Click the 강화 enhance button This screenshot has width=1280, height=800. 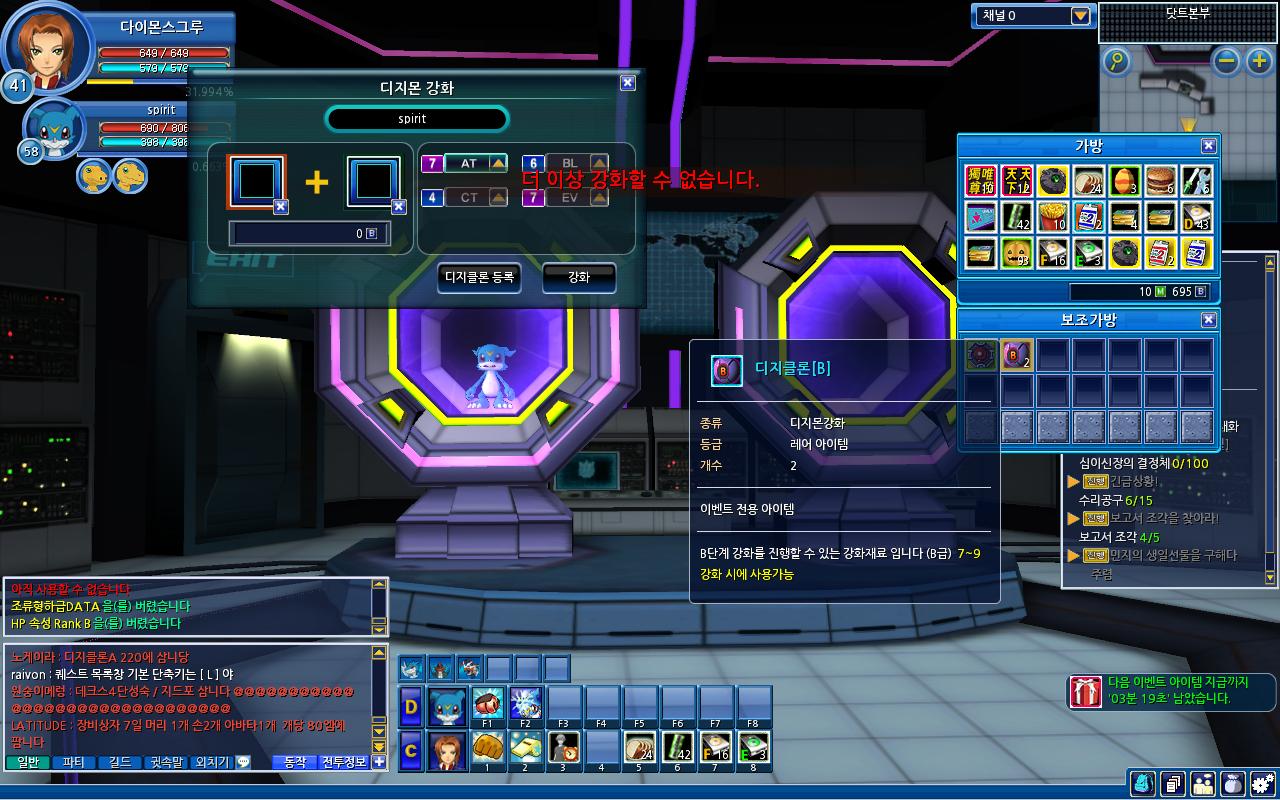(578, 277)
